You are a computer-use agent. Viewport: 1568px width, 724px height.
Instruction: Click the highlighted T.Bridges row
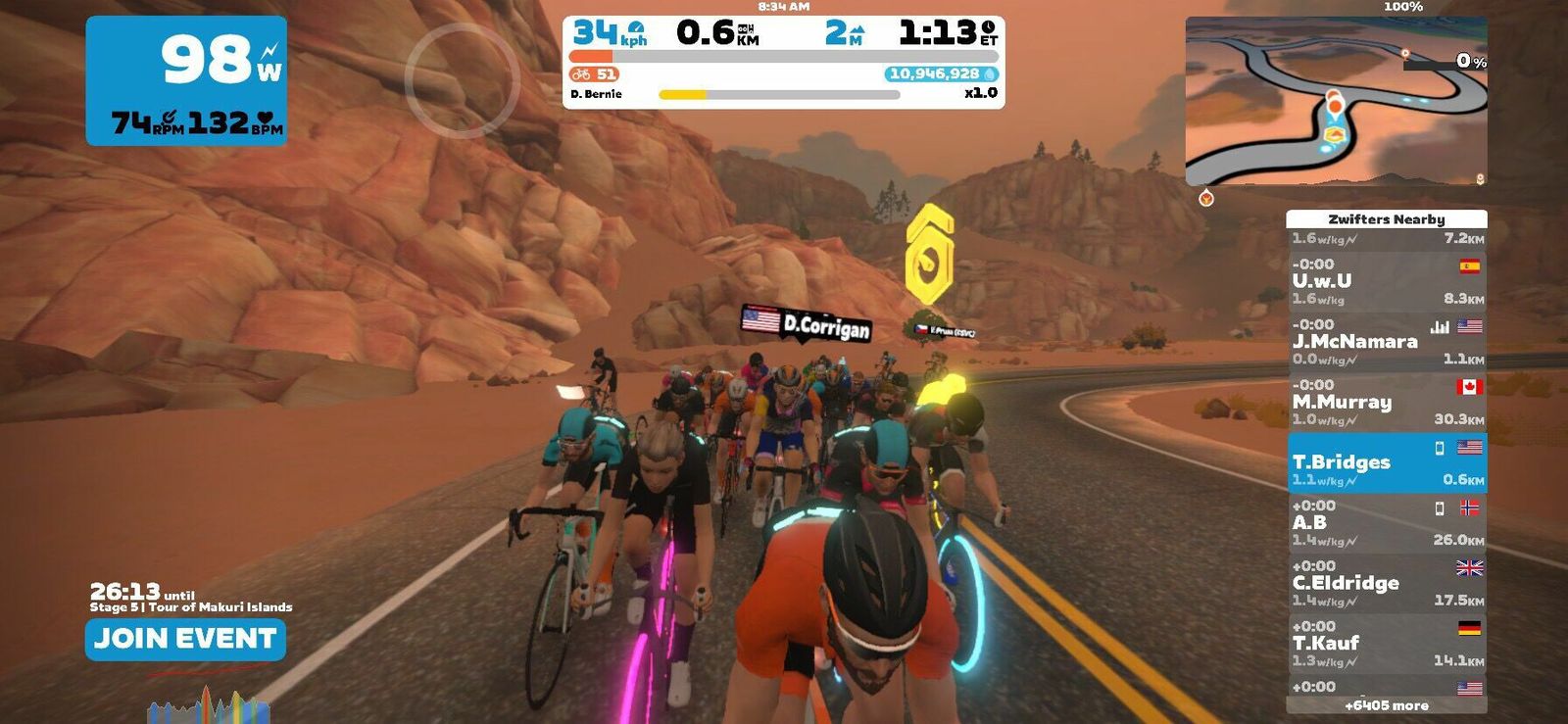(1386, 463)
